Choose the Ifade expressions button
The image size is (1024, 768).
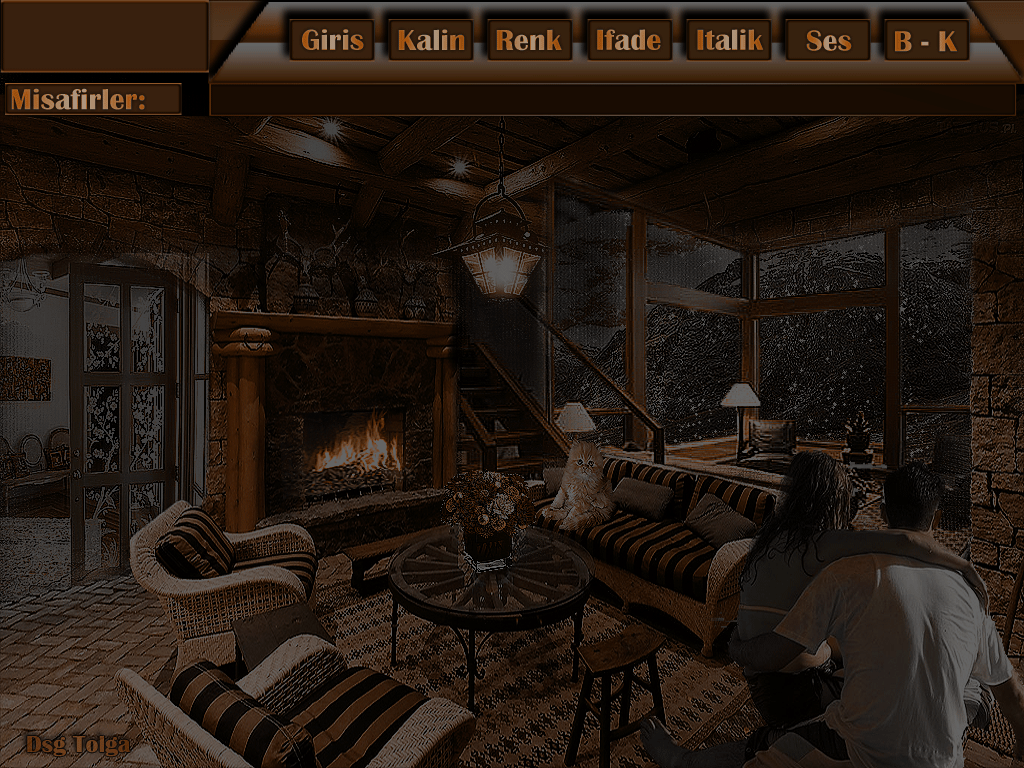(x=628, y=41)
